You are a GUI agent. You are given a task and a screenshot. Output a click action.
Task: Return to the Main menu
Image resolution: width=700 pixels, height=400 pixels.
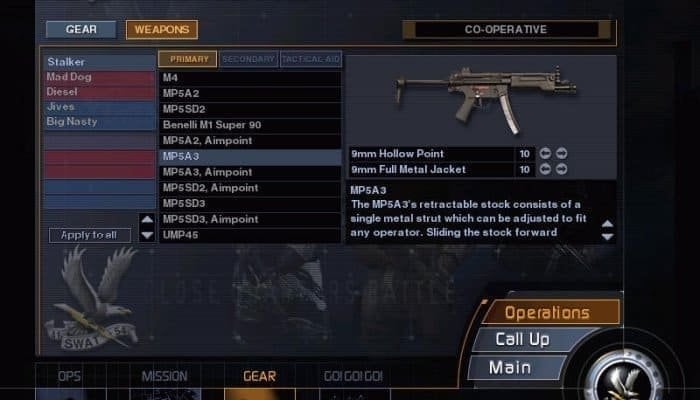pos(510,368)
